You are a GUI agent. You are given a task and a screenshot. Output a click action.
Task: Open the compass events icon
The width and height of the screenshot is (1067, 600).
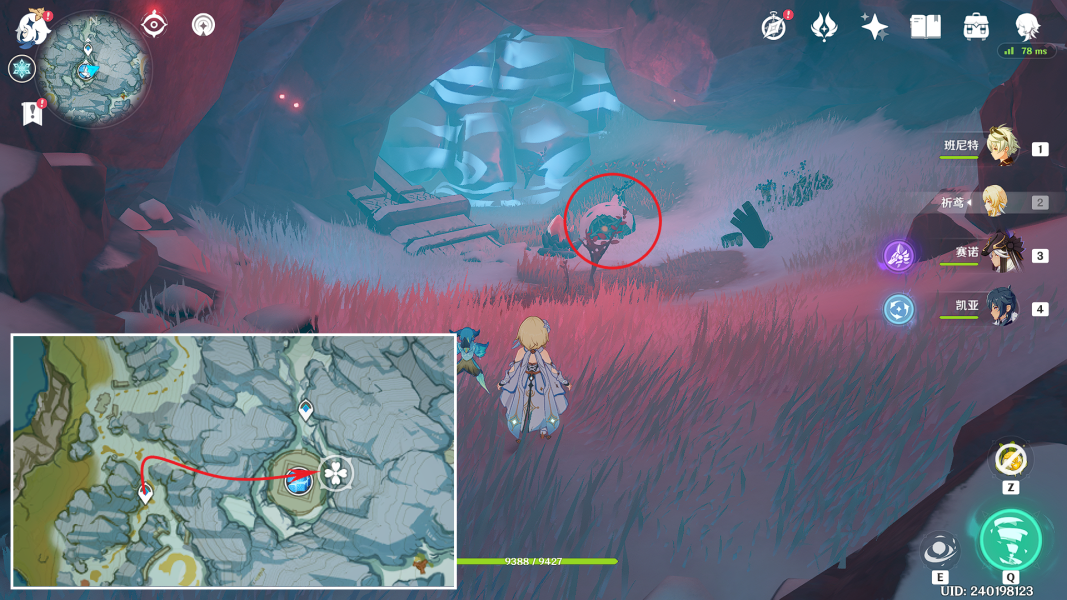(773, 27)
